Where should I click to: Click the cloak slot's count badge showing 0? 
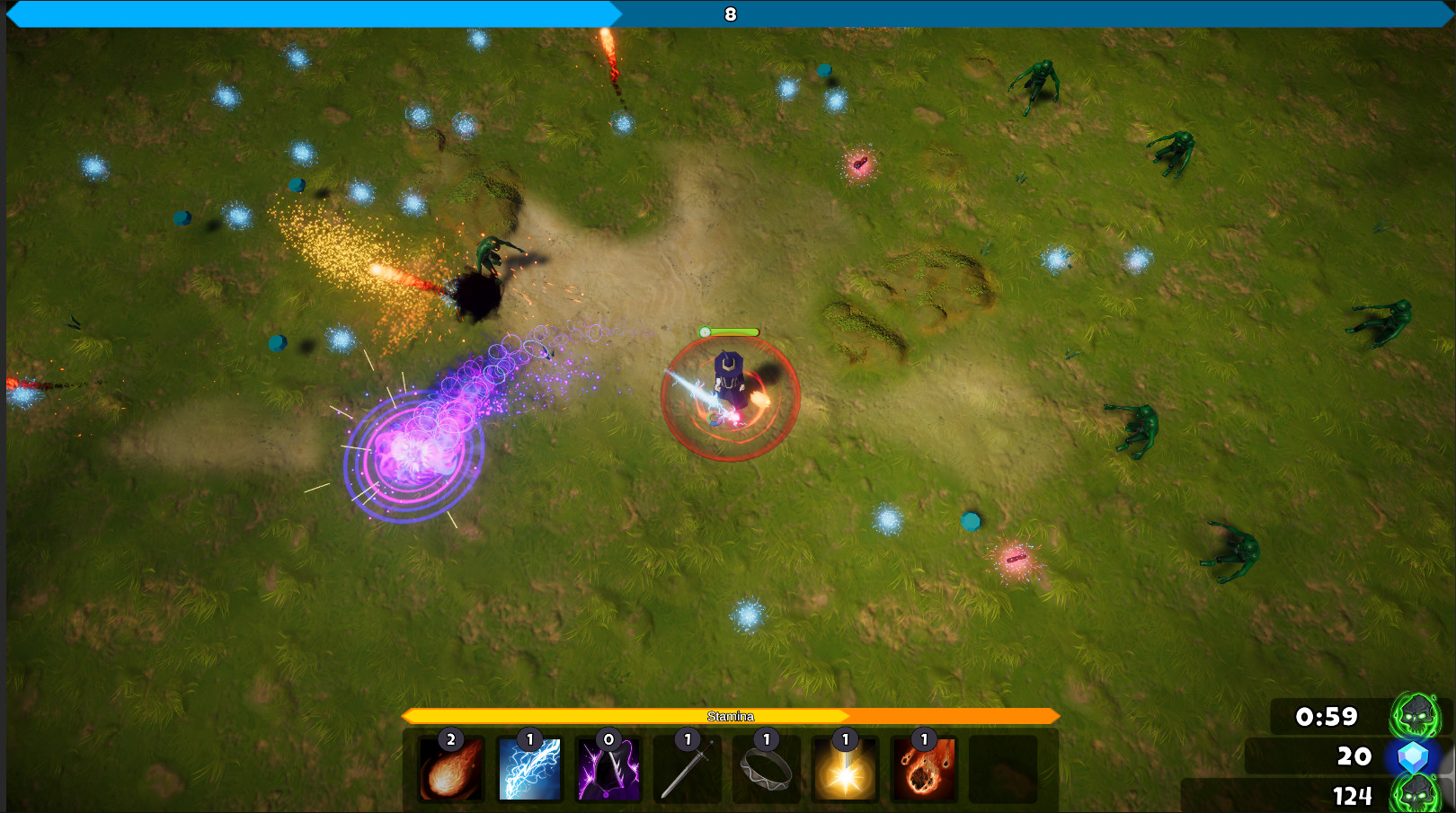click(608, 739)
